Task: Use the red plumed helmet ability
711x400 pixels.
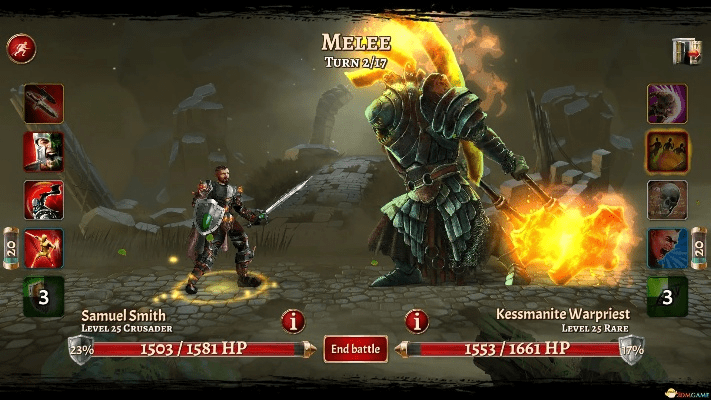Action: pyautogui.click(x=43, y=199)
